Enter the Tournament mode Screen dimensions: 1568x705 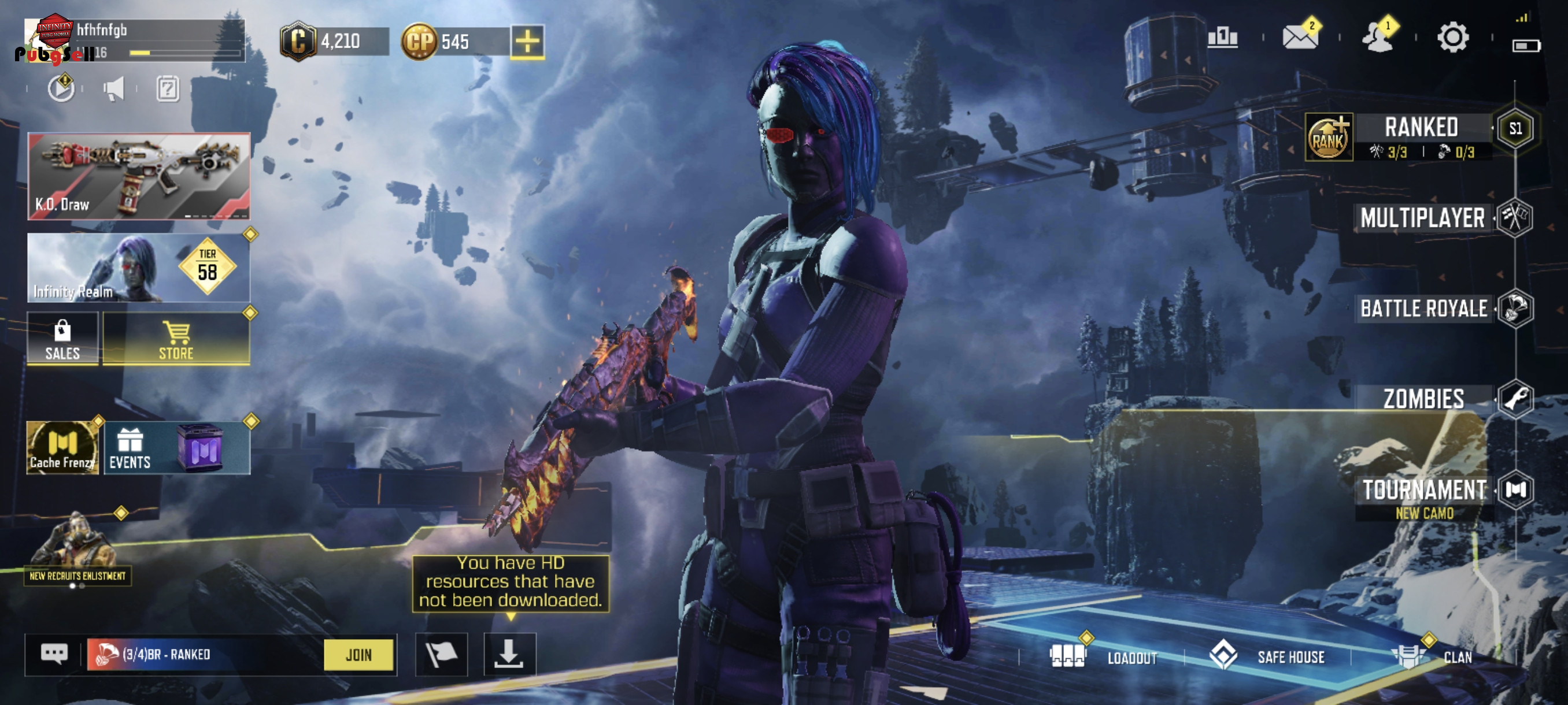pyautogui.click(x=1423, y=490)
